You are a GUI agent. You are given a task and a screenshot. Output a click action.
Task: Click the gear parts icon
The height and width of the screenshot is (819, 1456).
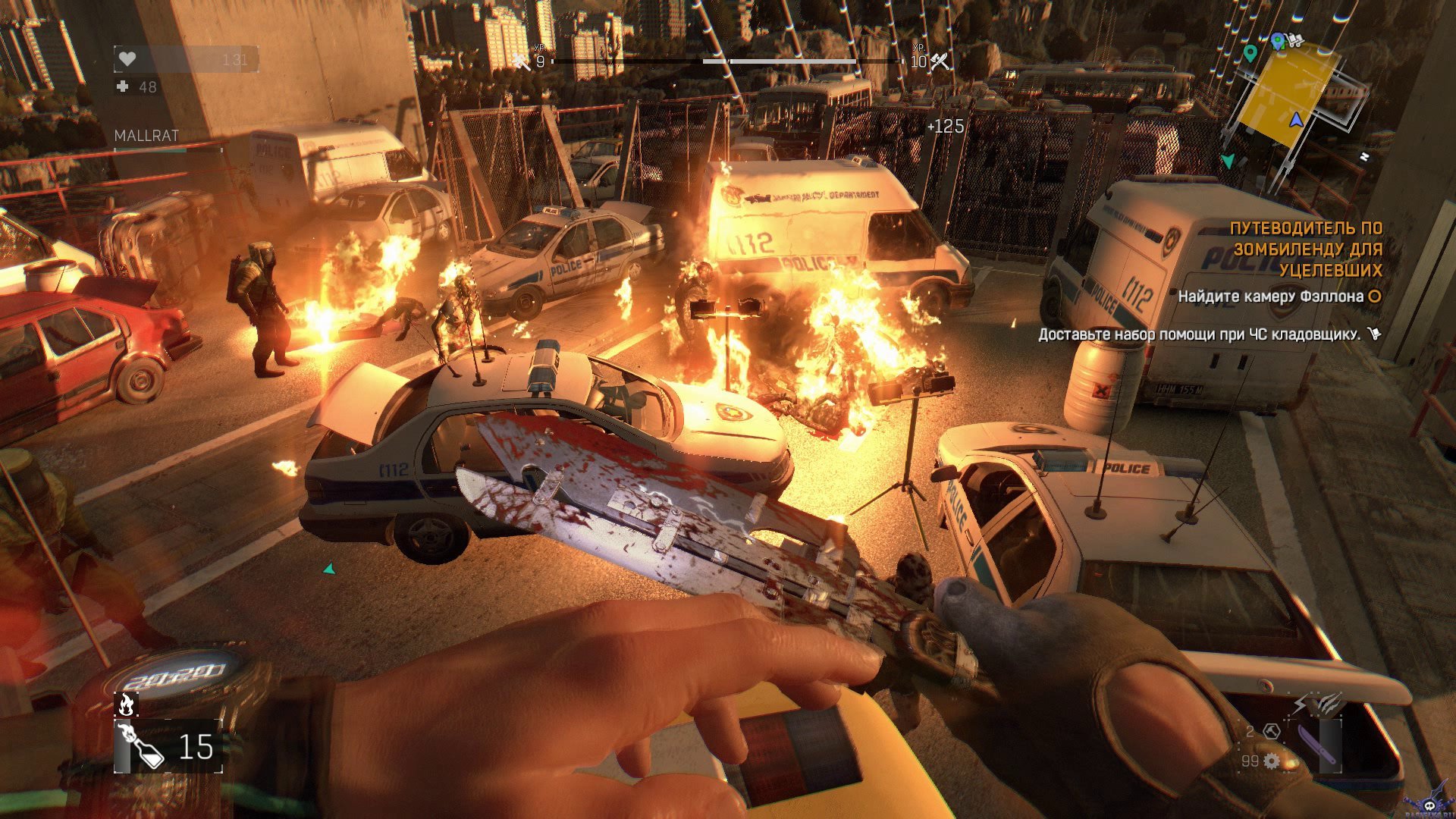[1272, 760]
